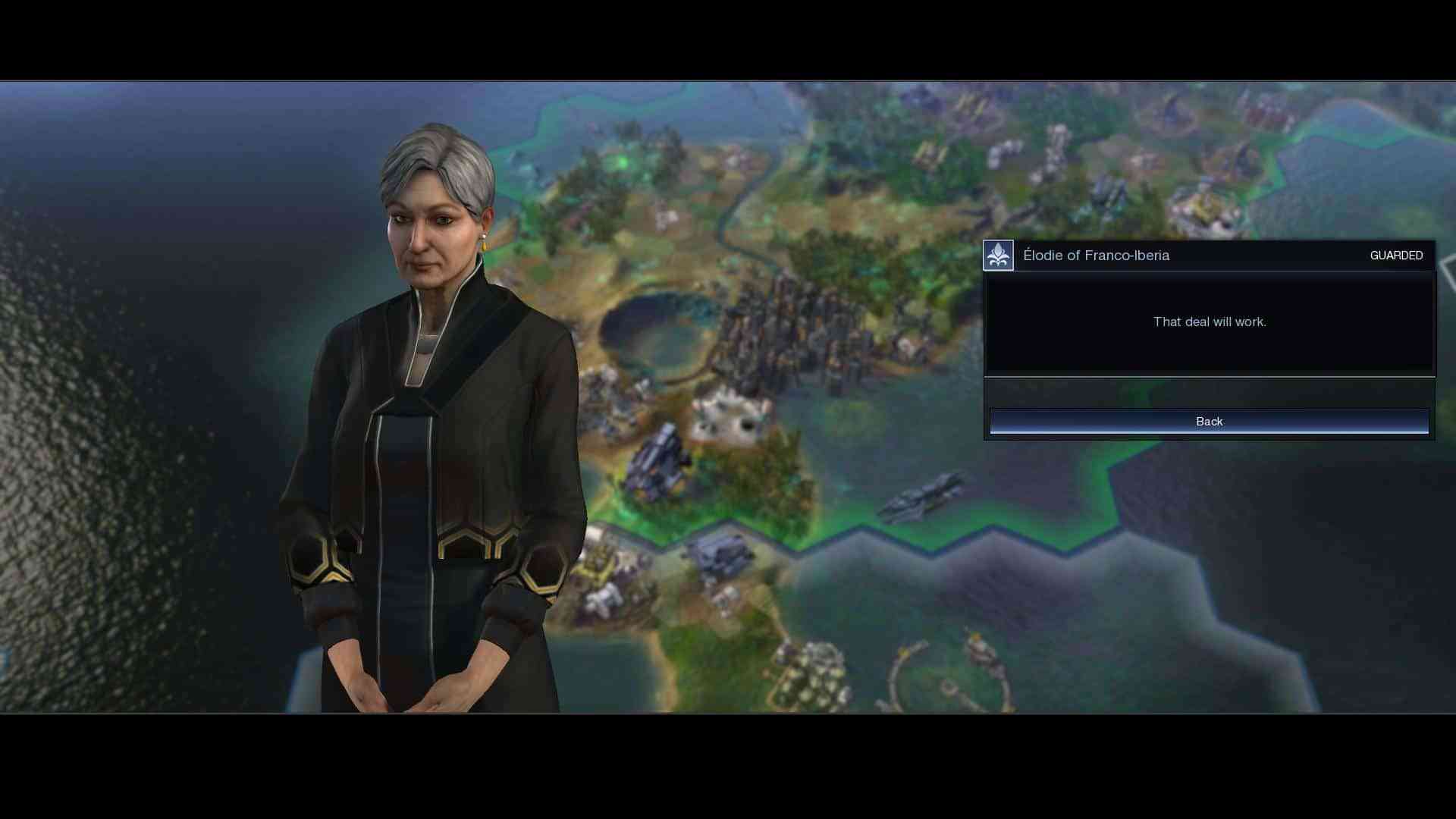Select the Franco-Iberia faction emblem icon
This screenshot has width=1456, height=819.
[998, 256]
